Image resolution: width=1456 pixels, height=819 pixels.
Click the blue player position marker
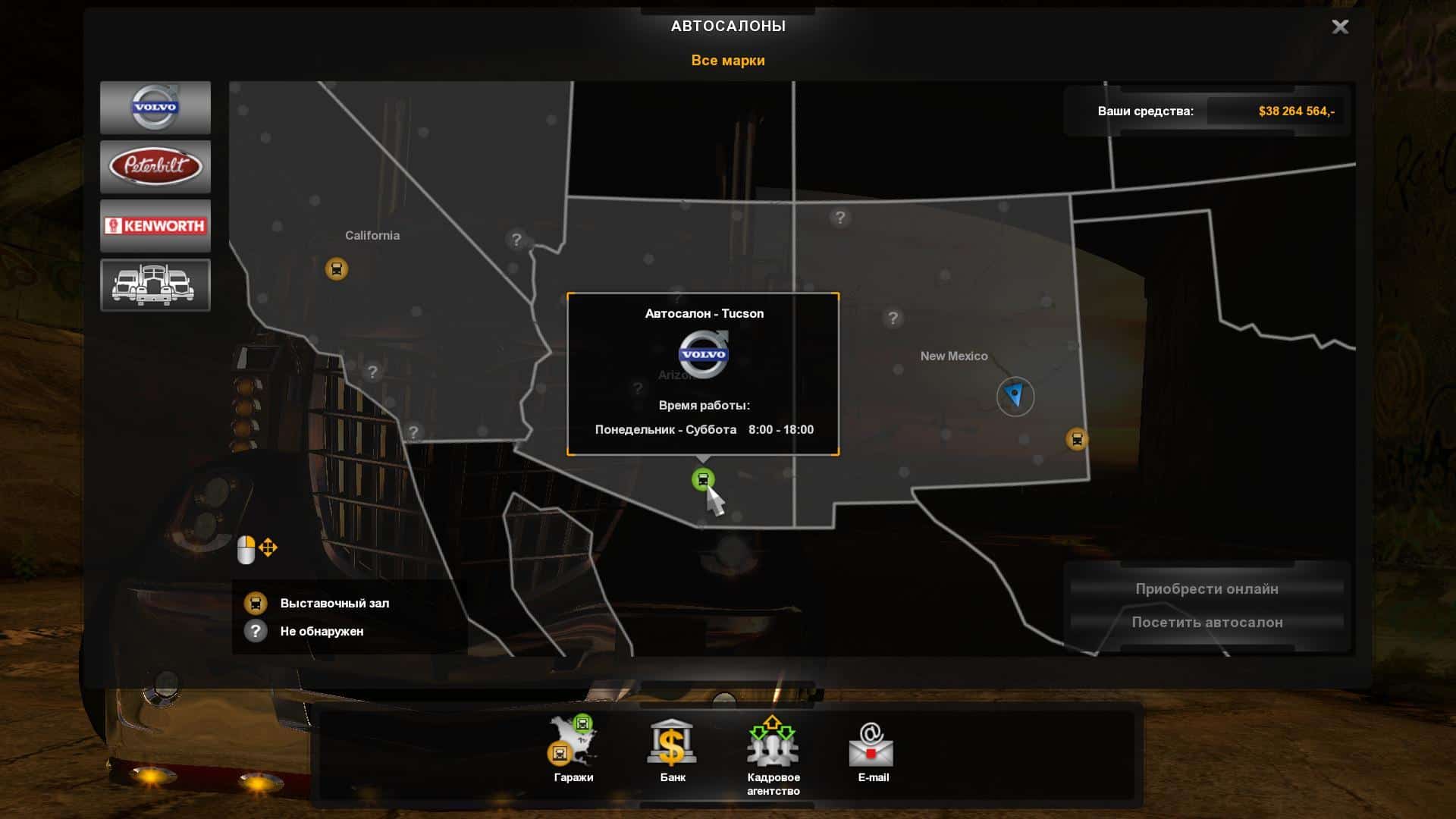pyautogui.click(x=1015, y=396)
